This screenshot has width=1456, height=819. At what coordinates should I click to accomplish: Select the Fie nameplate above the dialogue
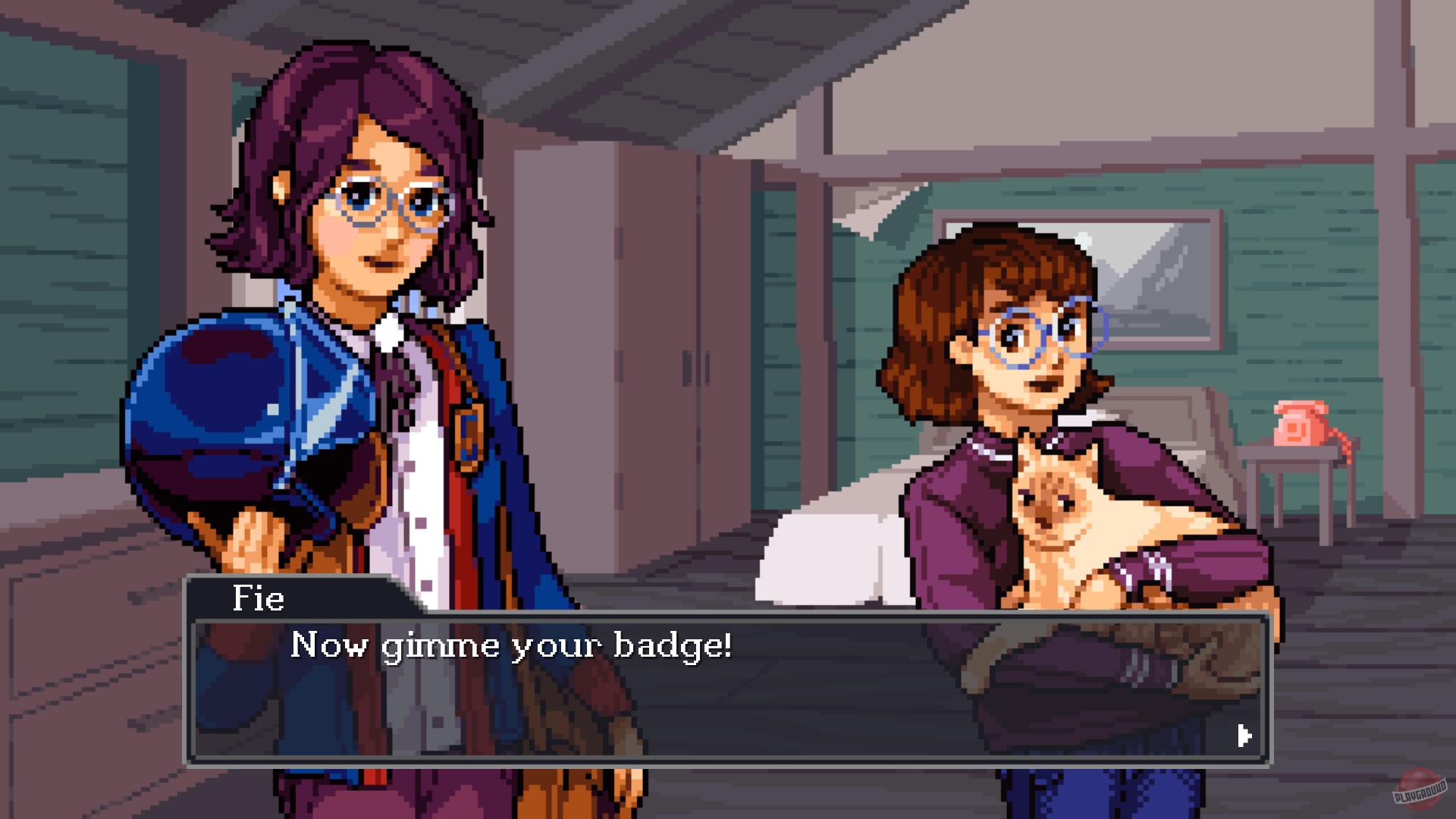click(x=258, y=598)
